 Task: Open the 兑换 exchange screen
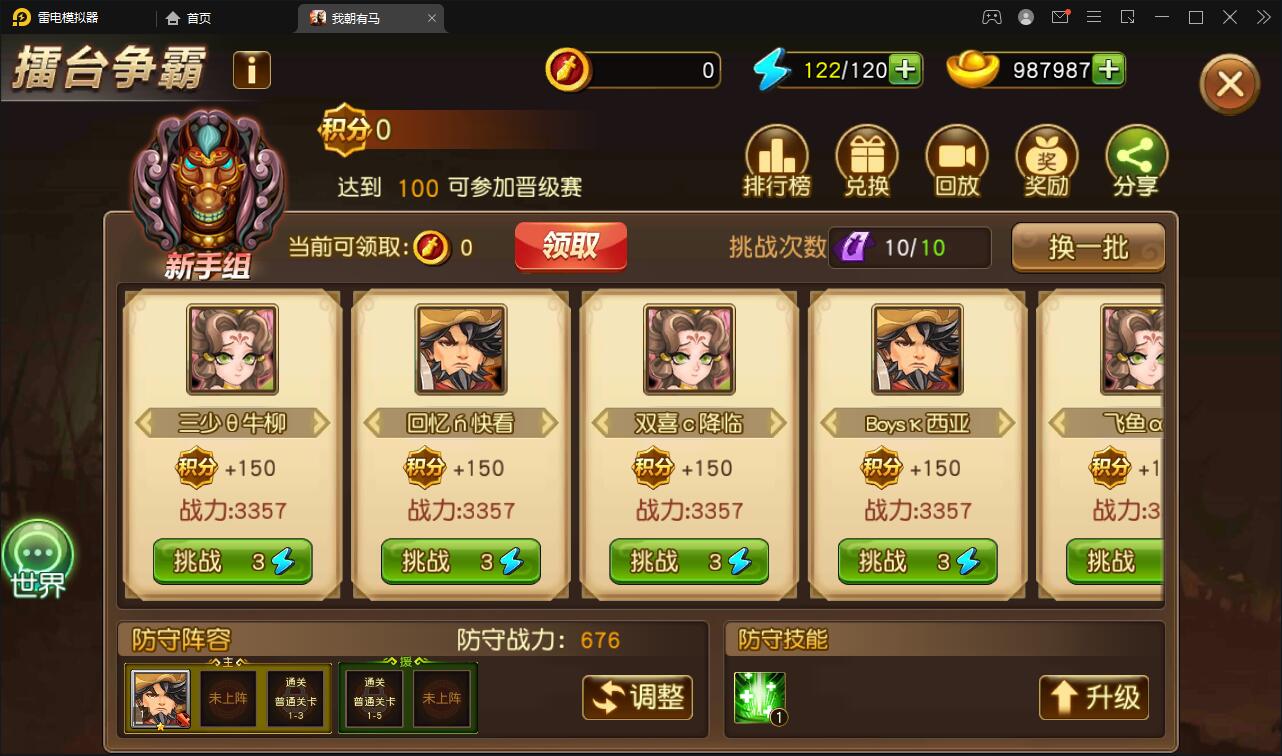pos(867,160)
